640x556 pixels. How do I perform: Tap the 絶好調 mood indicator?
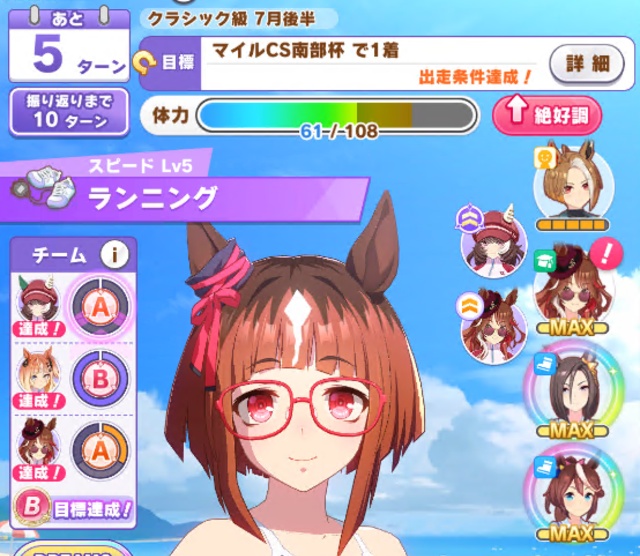pos(546,115)
